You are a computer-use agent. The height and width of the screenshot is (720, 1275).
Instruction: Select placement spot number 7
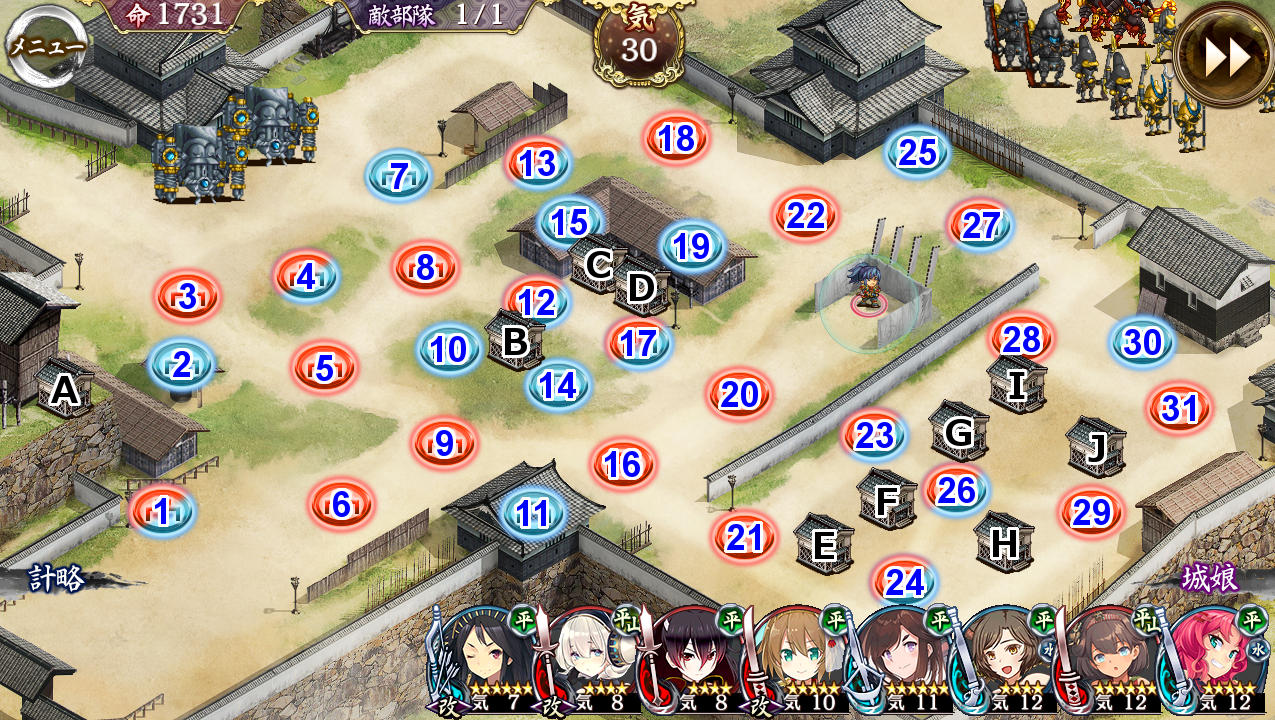tap(398, 177)
